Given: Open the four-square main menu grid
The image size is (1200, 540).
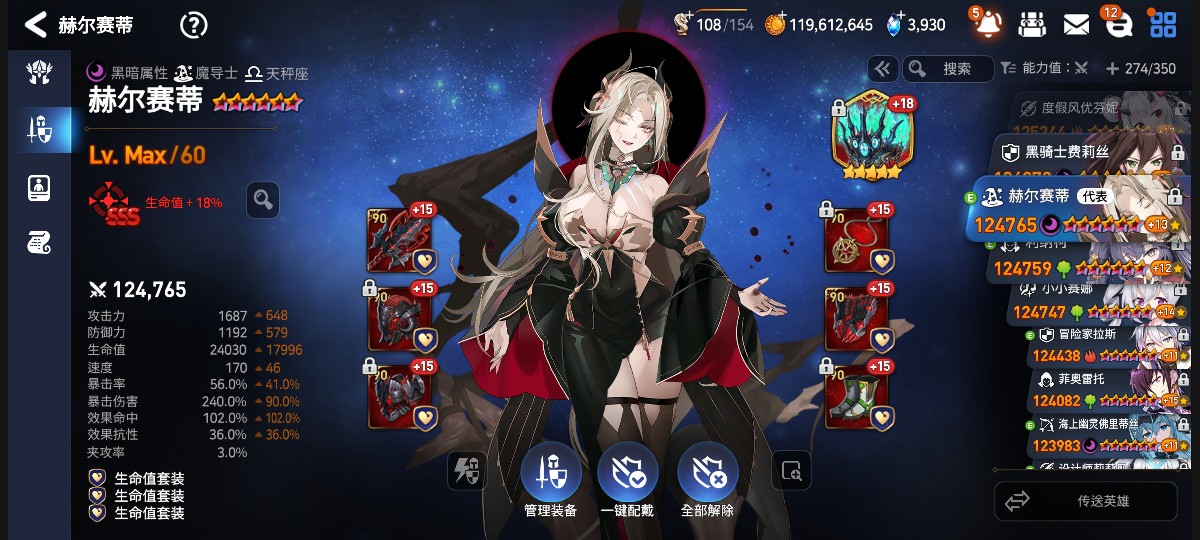Looking at the screenshot, I should [x=1163, y=25].
